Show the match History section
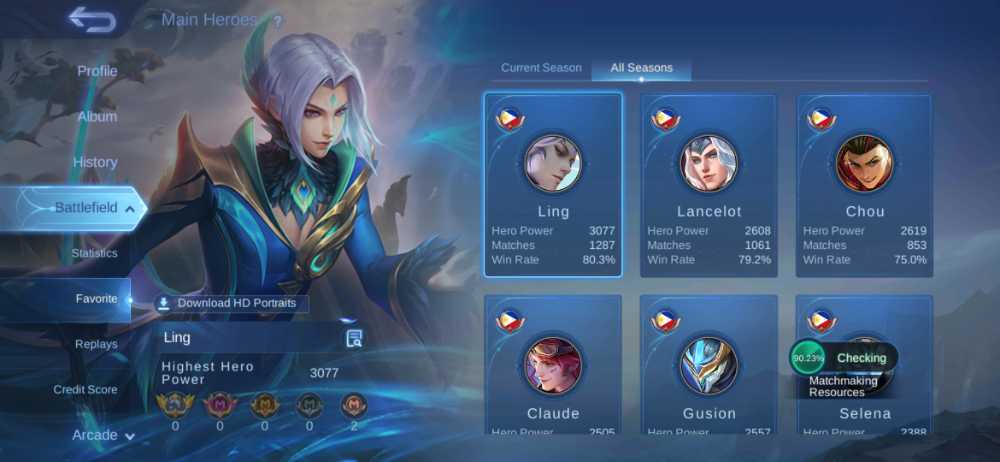 95,162
